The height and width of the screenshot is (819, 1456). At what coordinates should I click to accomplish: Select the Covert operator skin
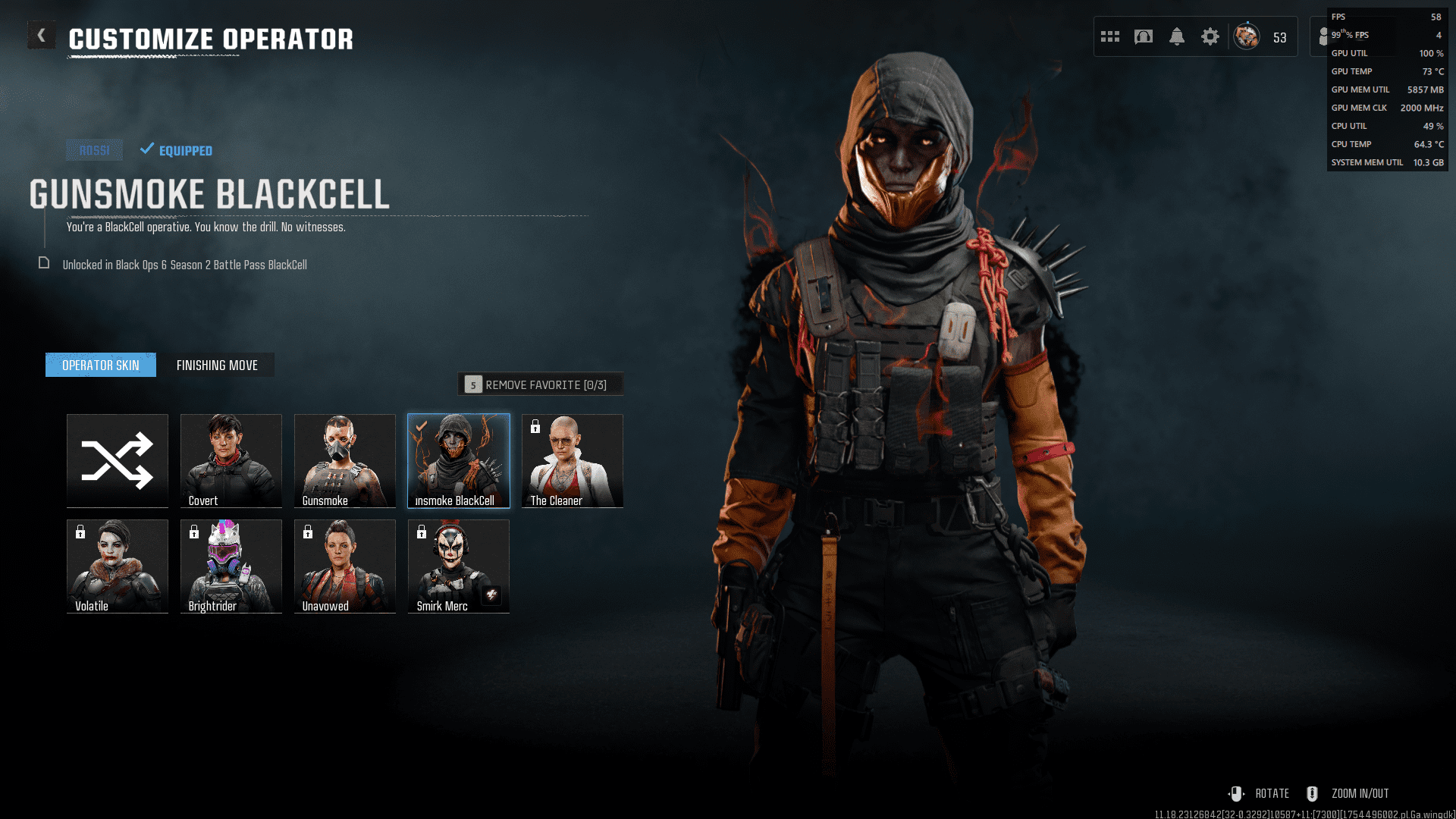point(231,460)
